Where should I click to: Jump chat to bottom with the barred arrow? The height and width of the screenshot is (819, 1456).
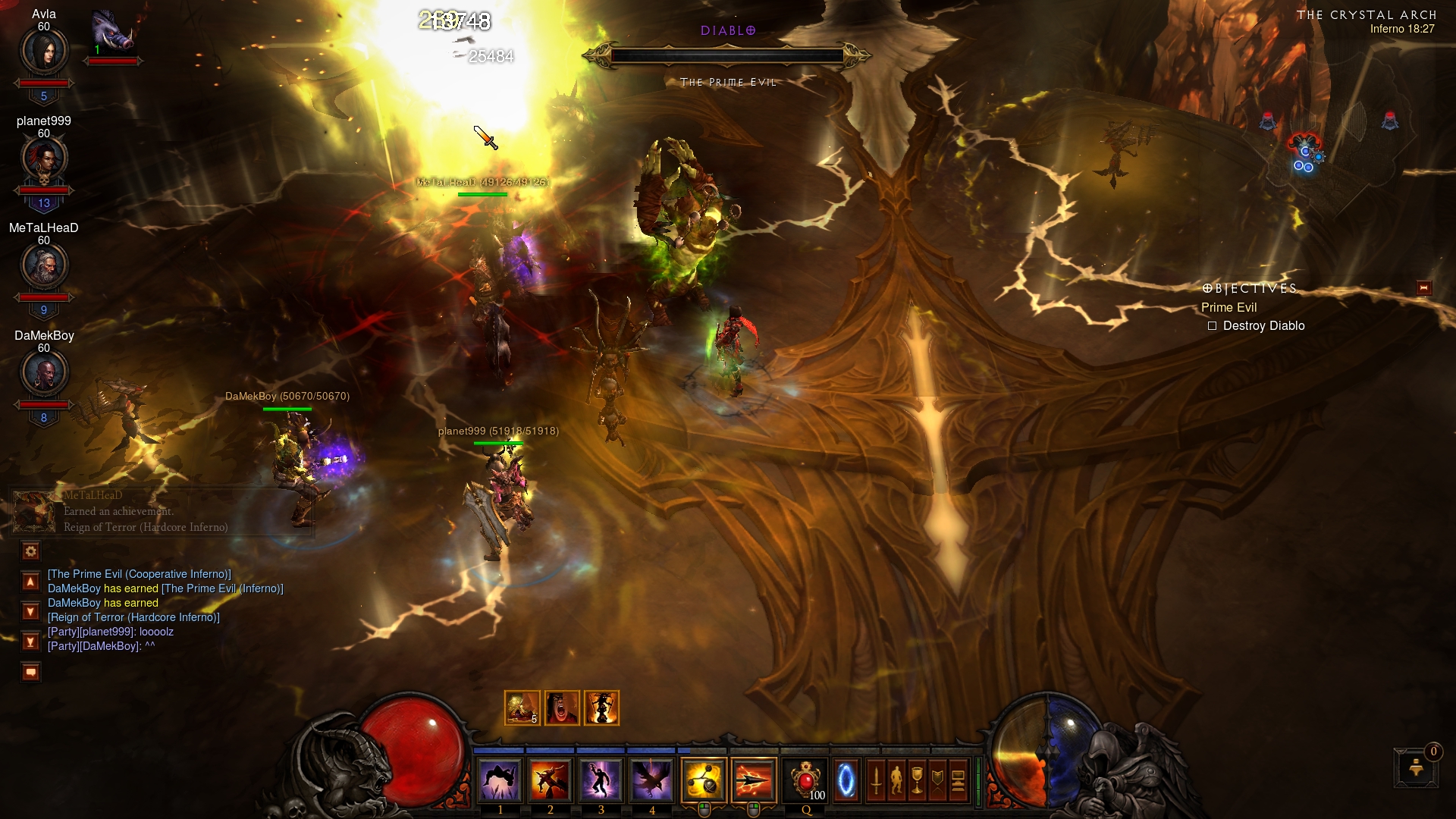tap(30, 642)
